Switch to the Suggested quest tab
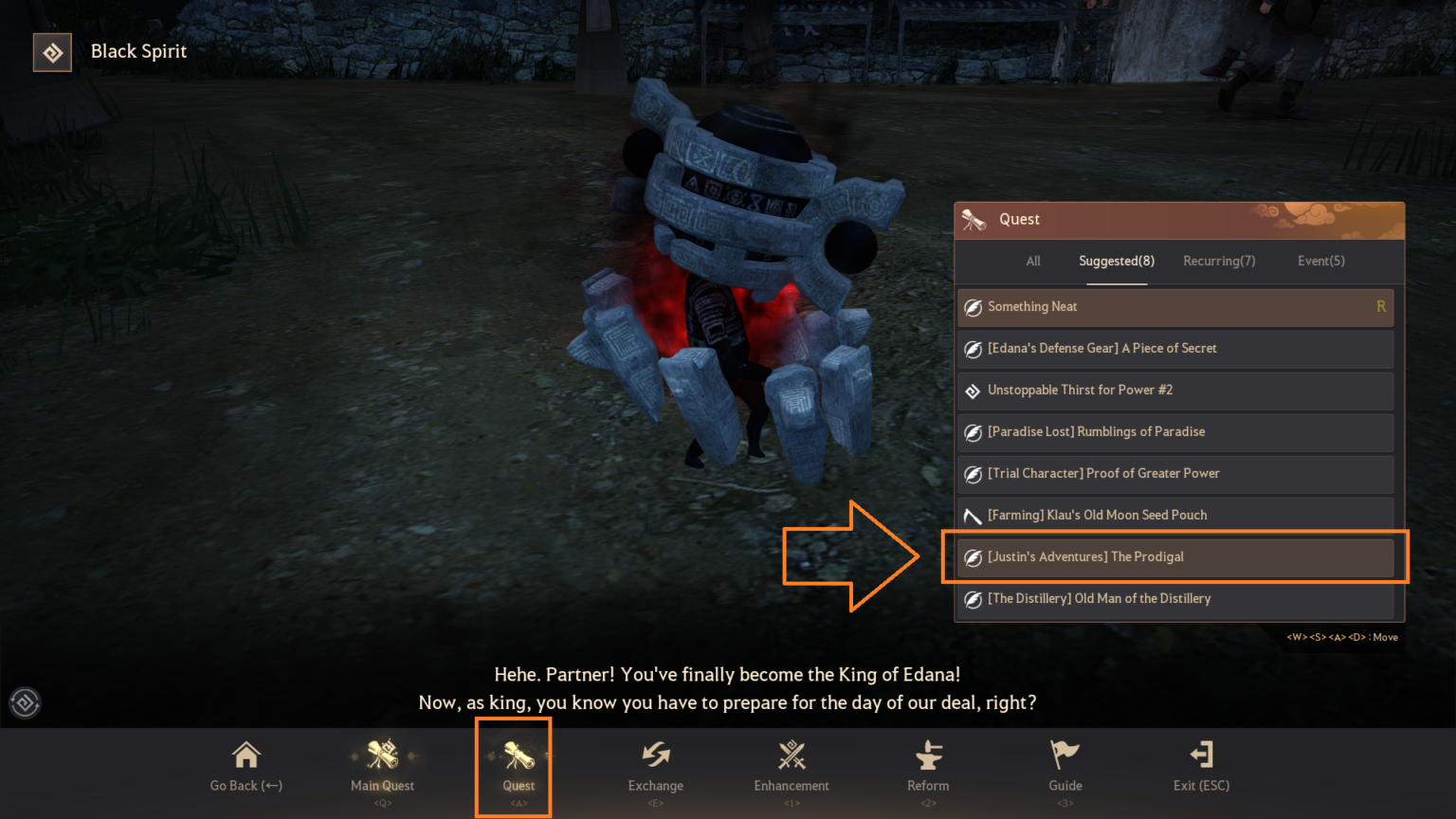The image size is (1456, 819). click(1116, 261)
